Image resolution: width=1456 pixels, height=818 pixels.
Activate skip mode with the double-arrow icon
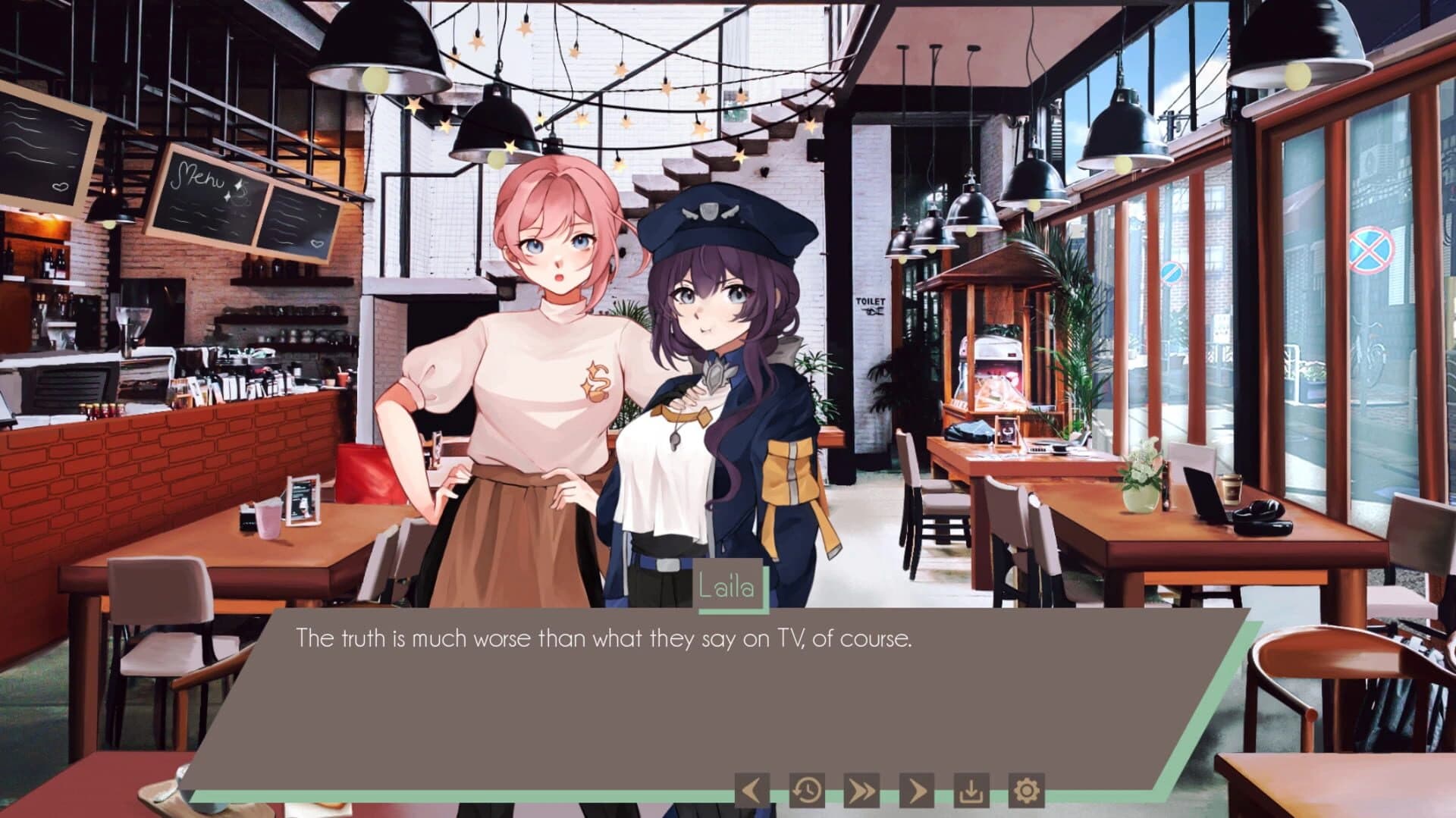(861, 790)
